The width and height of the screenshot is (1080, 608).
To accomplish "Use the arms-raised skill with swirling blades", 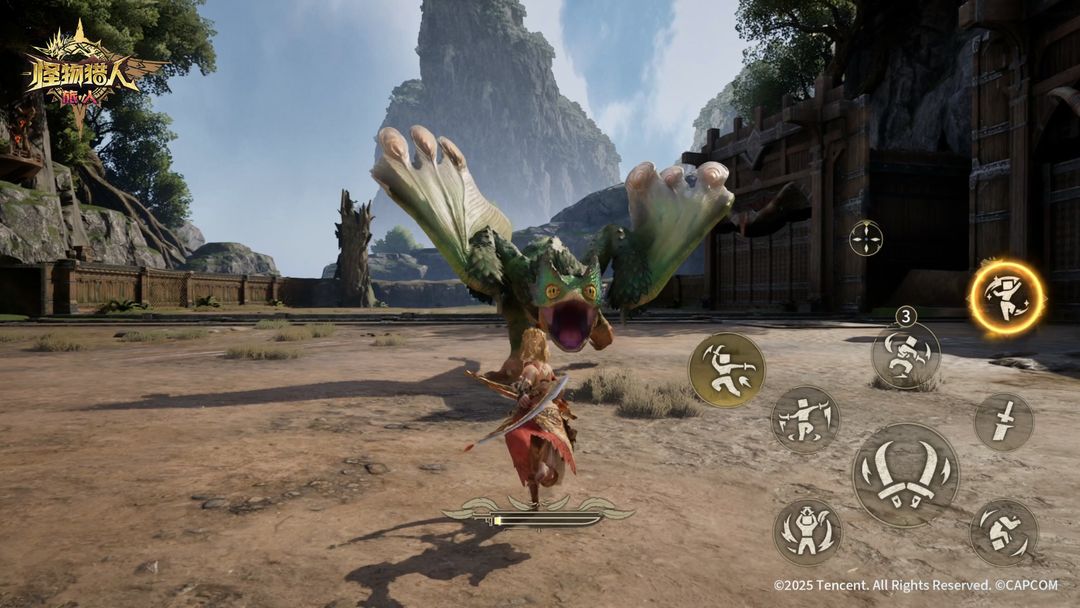I will (x=807, y=532).
